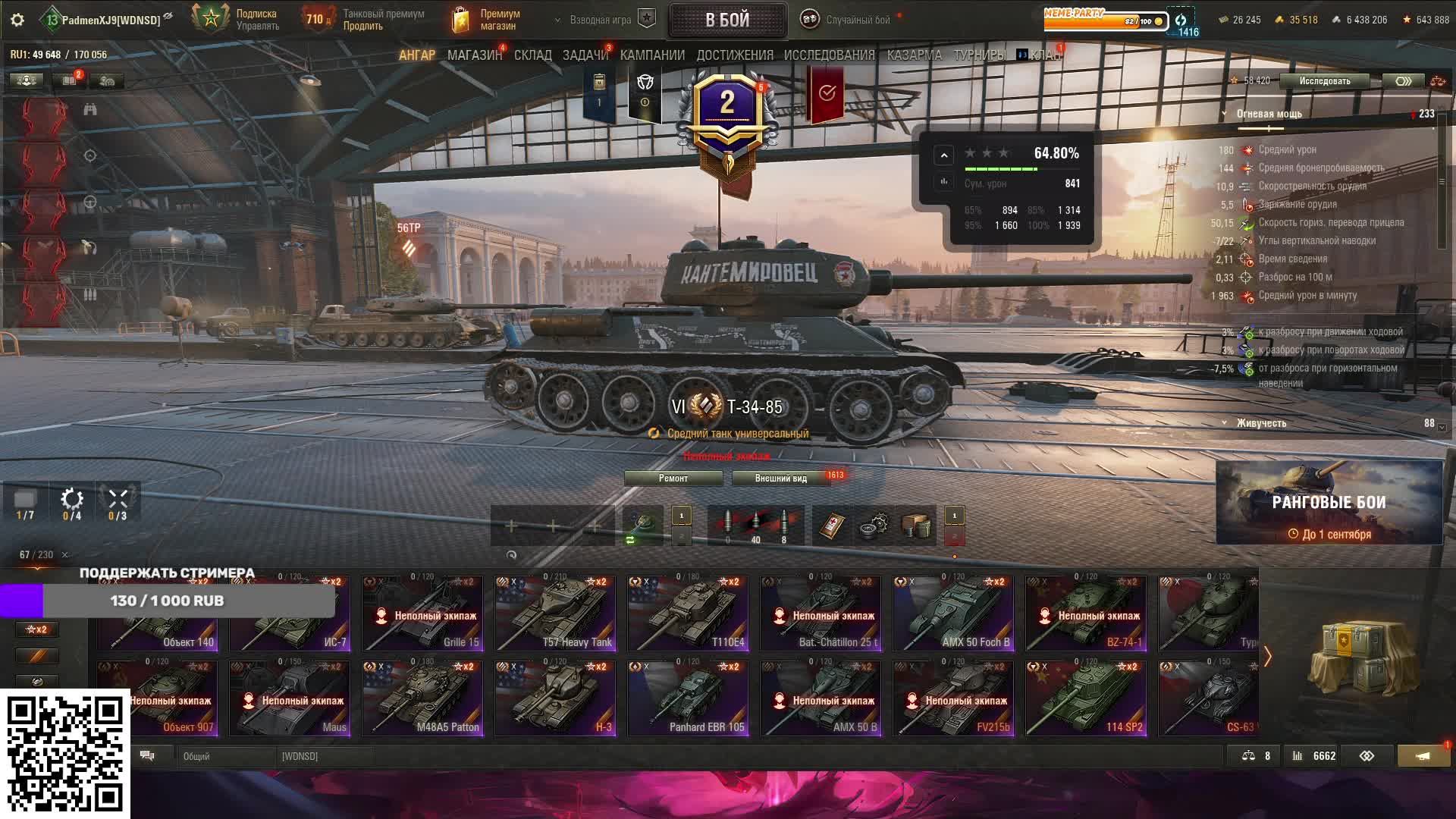Open the КАЗАРМА tab
The width and height of the screenshot is (1456, 819).
pos(914,55)
